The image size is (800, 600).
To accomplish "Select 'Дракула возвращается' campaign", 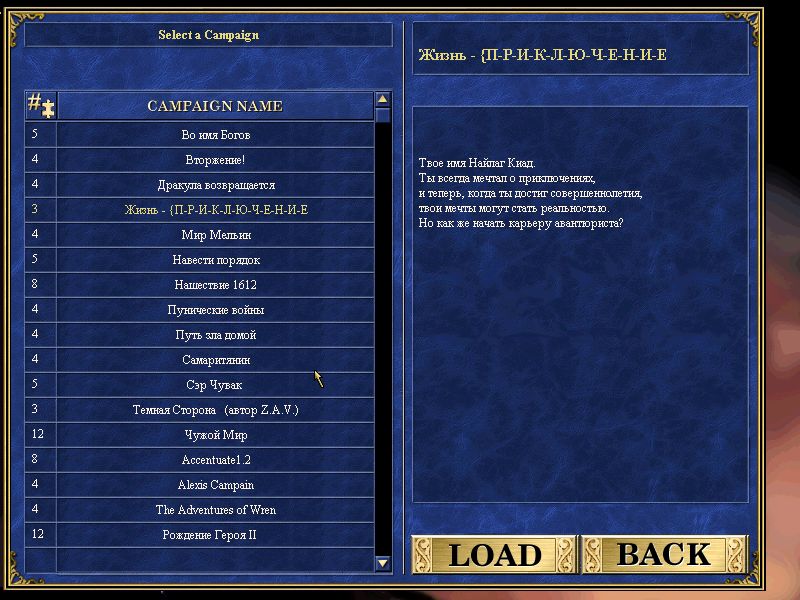I will pyautogui.click(x=215, y=185).
